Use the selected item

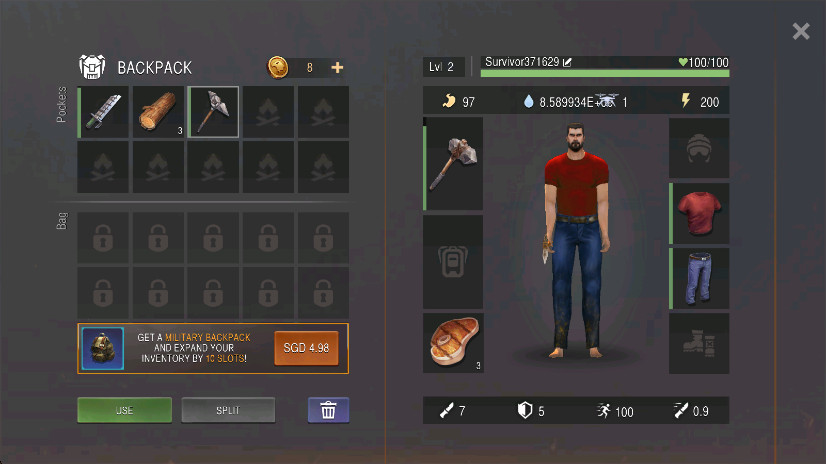coord(125,410)
